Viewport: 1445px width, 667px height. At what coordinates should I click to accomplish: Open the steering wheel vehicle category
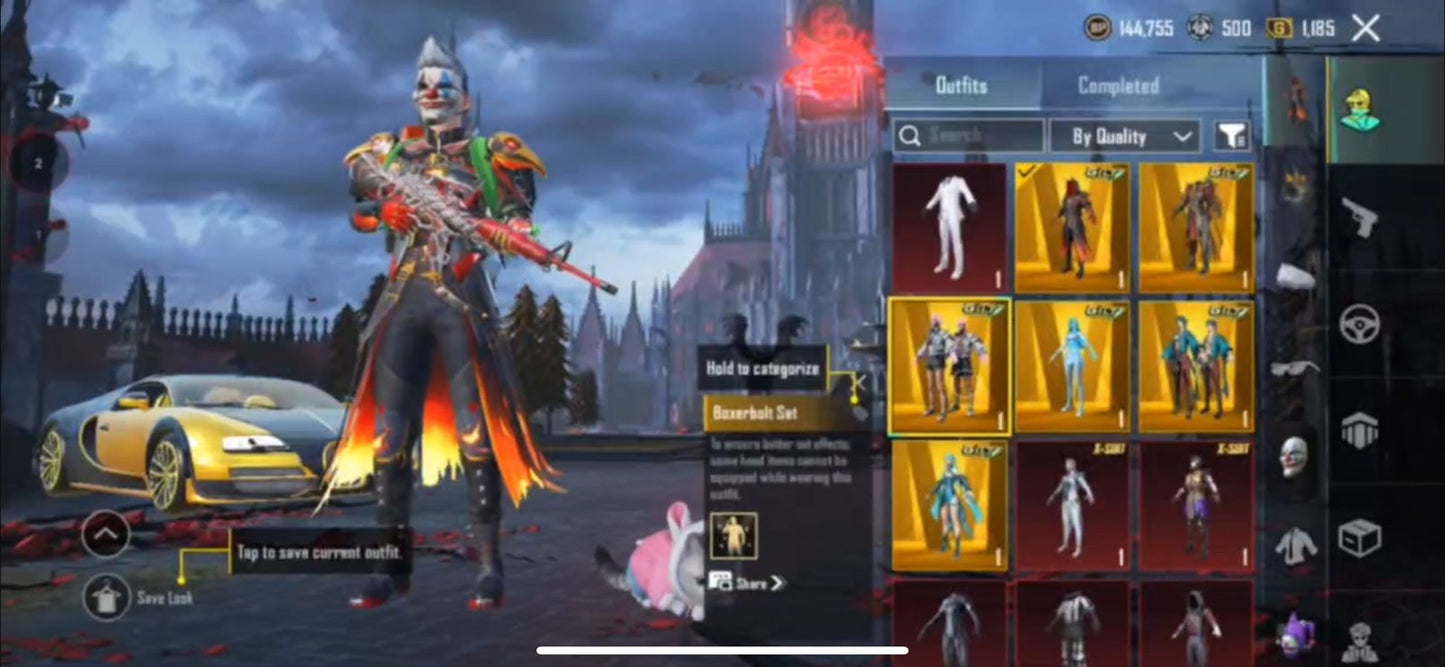pos(1360,324)
